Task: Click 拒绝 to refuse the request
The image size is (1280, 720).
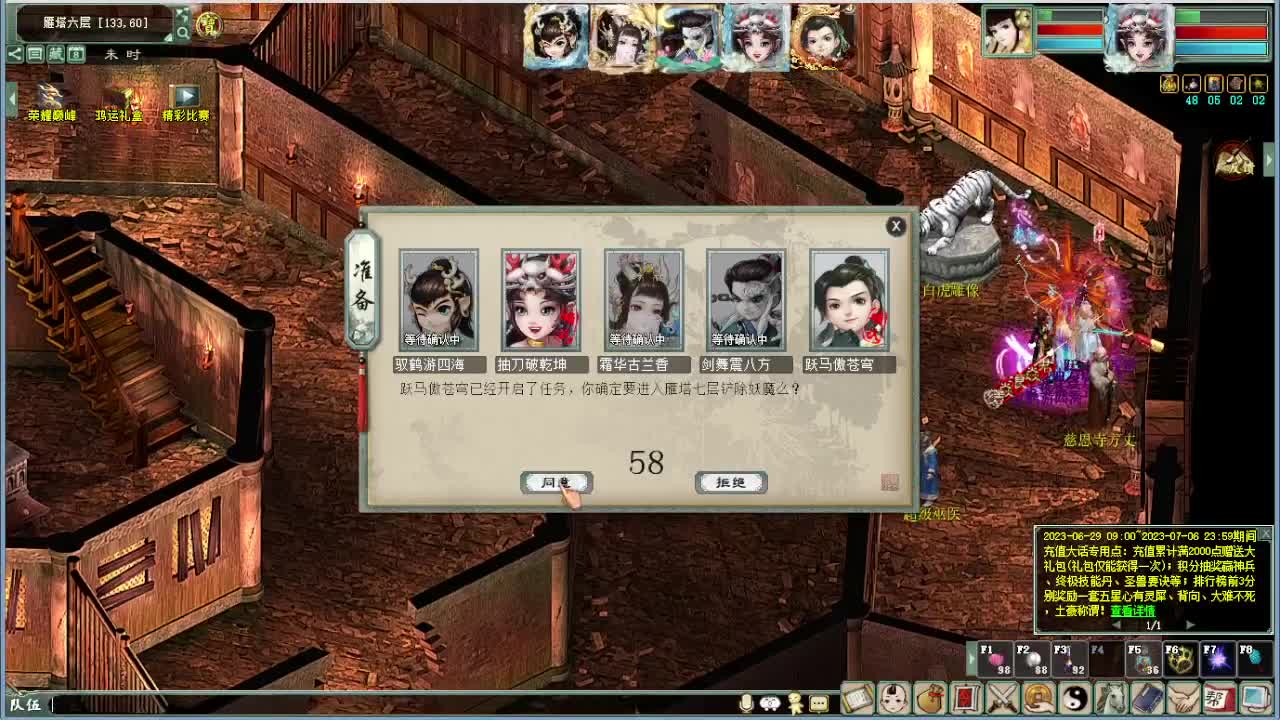Action: coord(733,482)
